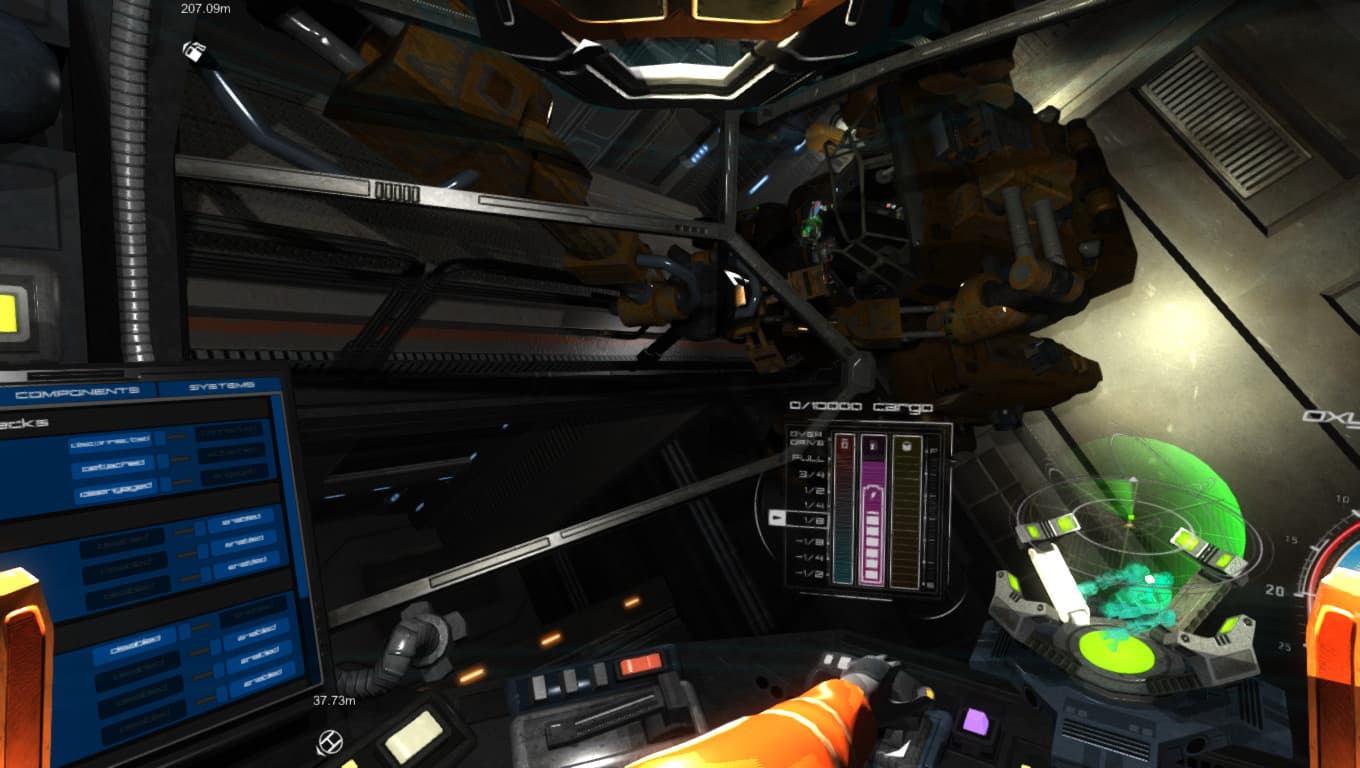Switch to the Systems tab
The width and height of the screenshot is (1360, 768).
[221, 386]
